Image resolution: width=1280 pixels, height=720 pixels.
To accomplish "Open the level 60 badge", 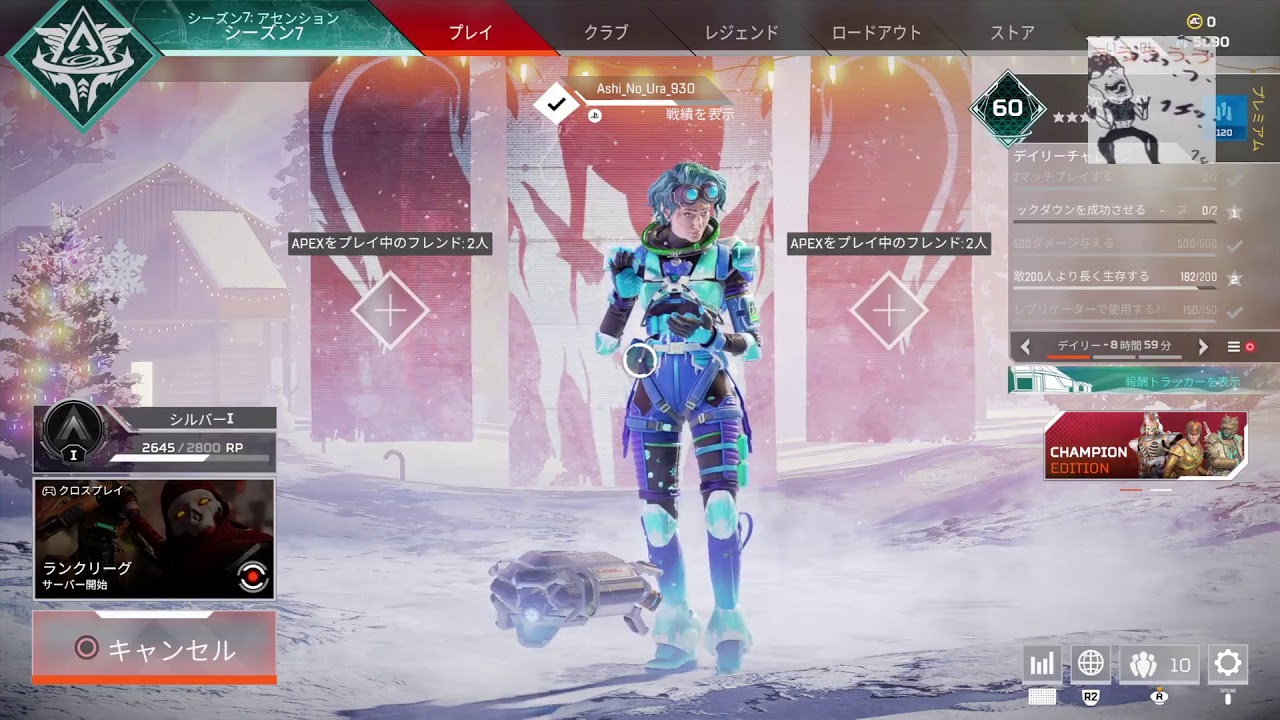I will [x=1007, y=108].
